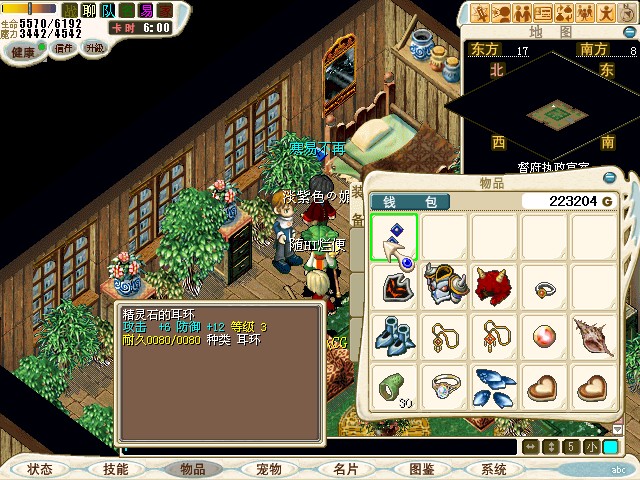Select the pink pearl orb item

point(542,336)
